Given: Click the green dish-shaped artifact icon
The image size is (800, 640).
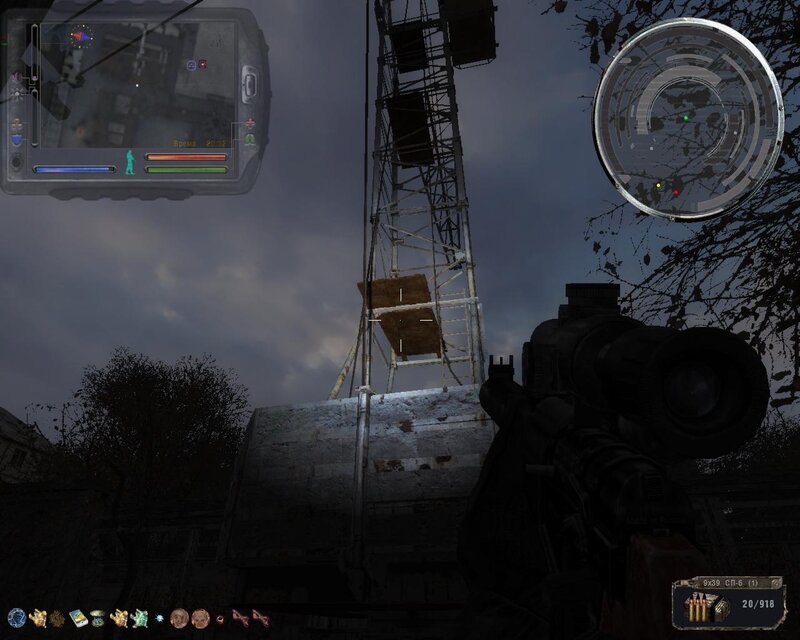Looking at the screenshot, I should [98, 617].
